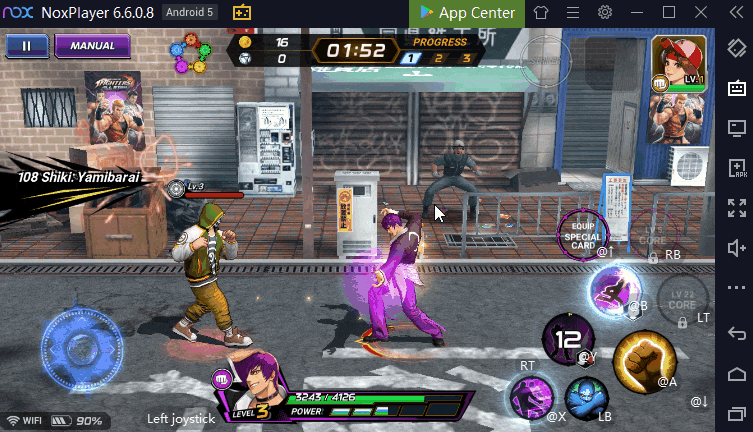Open NoxPlayer settings gear
This screenshot has height=432, width=753.
pyautogui.click(x=605, y=13)
